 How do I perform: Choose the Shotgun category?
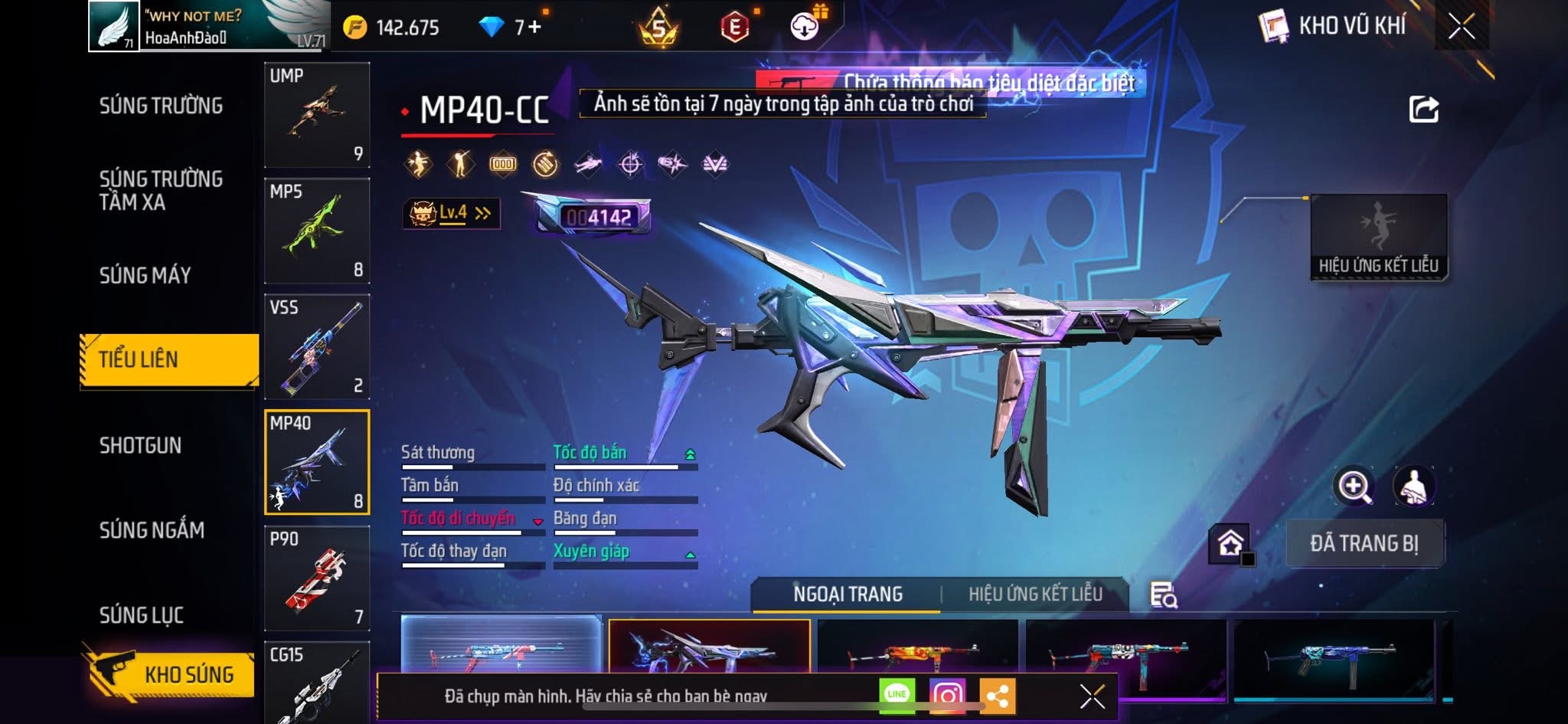(140, 445)
